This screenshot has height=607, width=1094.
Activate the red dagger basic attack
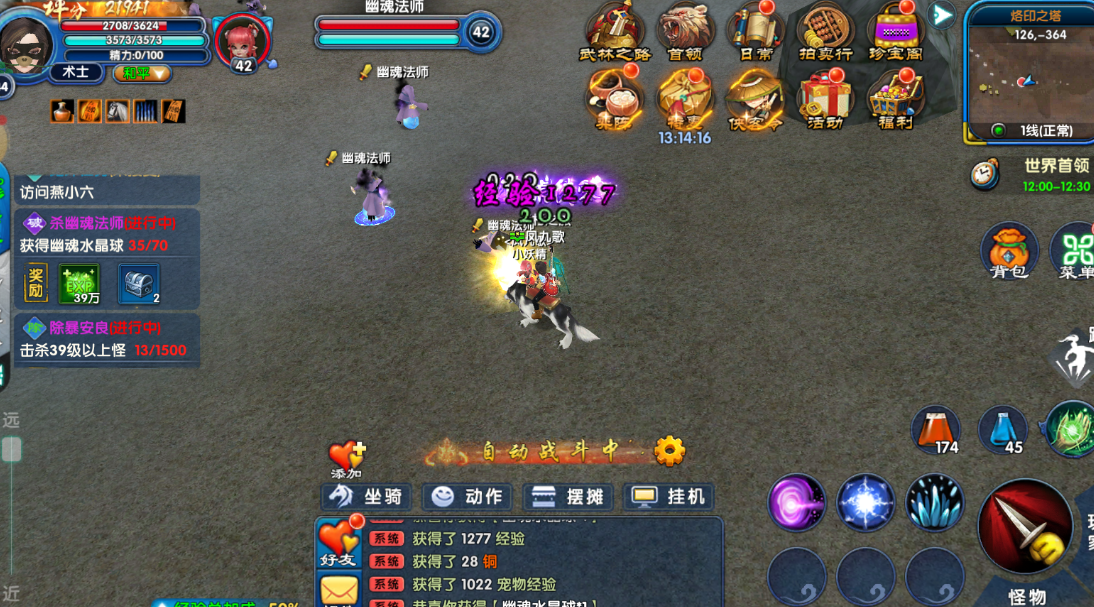pyautogui.click(x=1025, y=527)
